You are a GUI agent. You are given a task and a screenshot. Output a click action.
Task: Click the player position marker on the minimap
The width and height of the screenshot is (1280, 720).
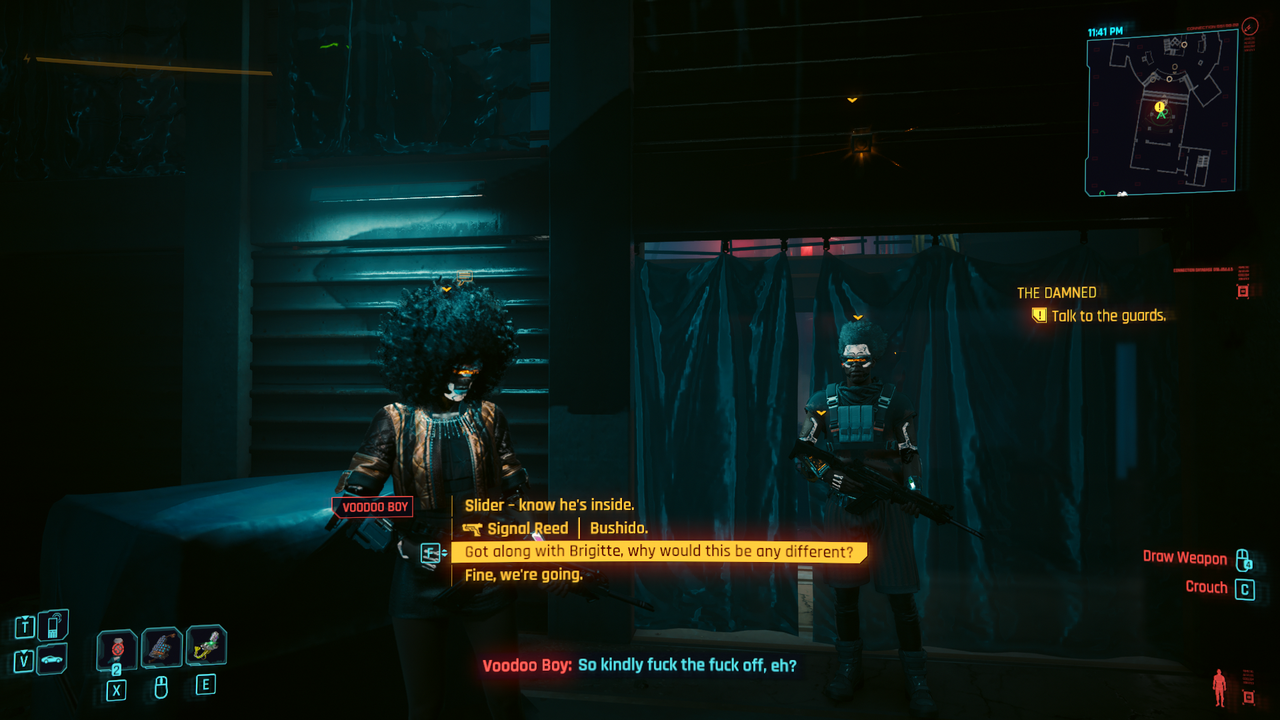click(x=1162, y=115)
